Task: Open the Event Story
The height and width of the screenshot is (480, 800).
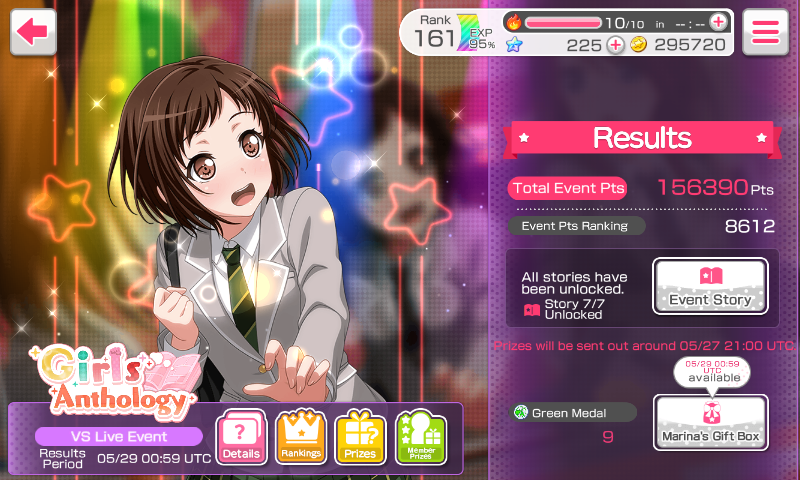Action: point(710,286)
